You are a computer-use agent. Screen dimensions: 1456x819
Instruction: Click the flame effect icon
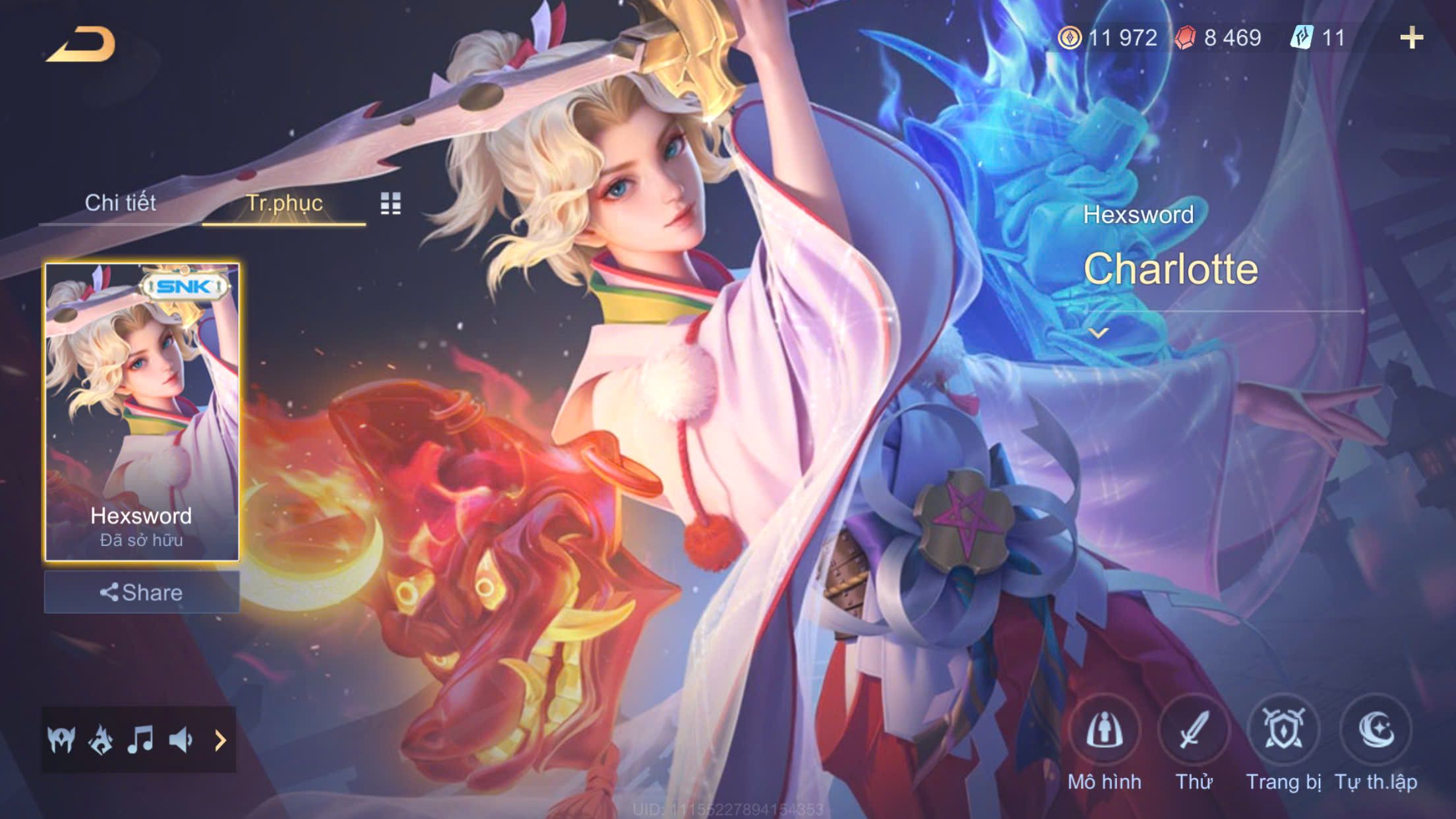(x=101, y=740)
